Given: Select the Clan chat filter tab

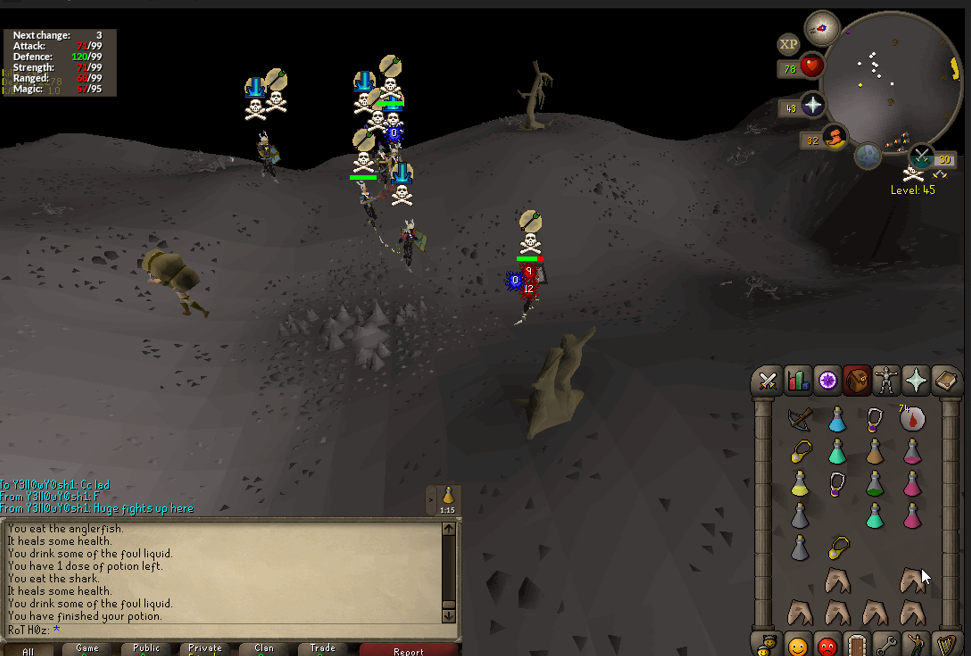Looking at the screenshot, I should tap(264, 648).
